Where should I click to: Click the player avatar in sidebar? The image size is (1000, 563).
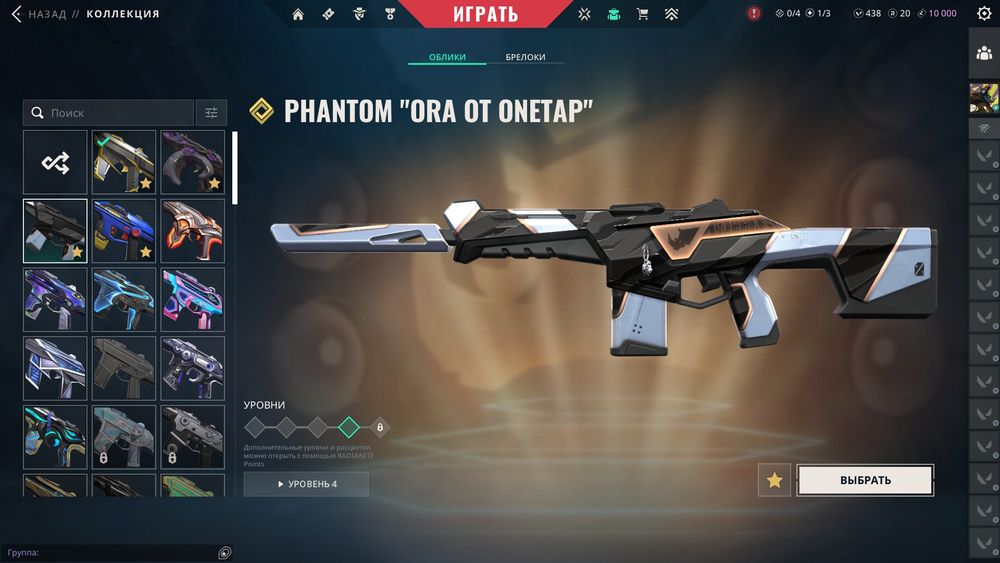pos(983,98)
